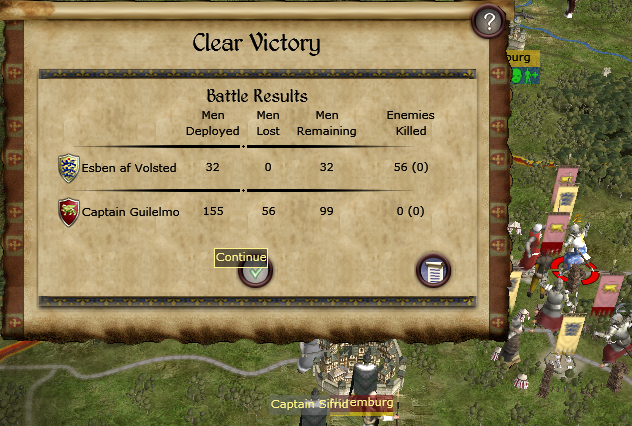Screen dimensions: 632x426
Task: Open help with the question mark button
Action: [x=489, y=21]
